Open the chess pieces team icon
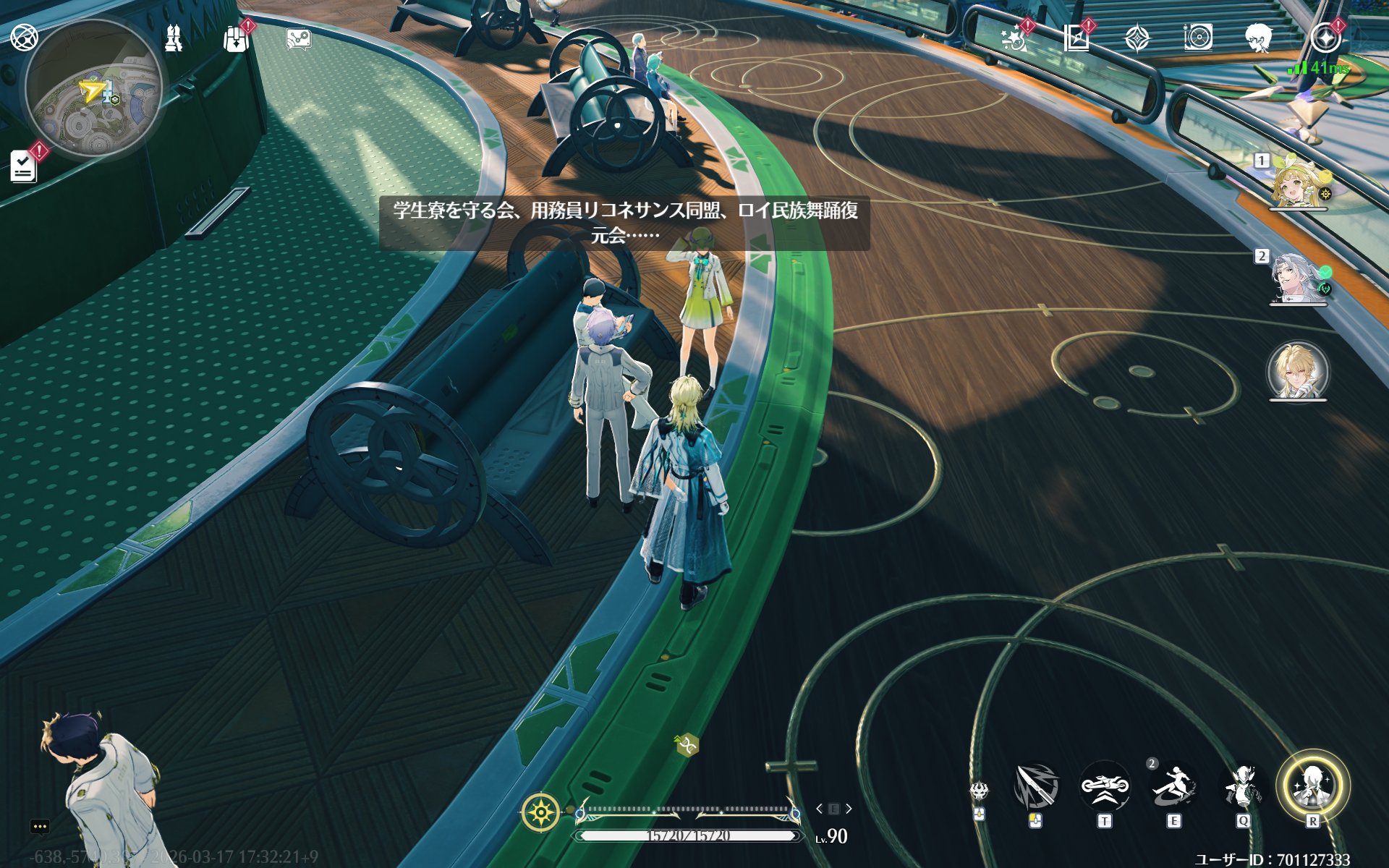This screenshot has height=868, width=1389. tap(174, 38)
